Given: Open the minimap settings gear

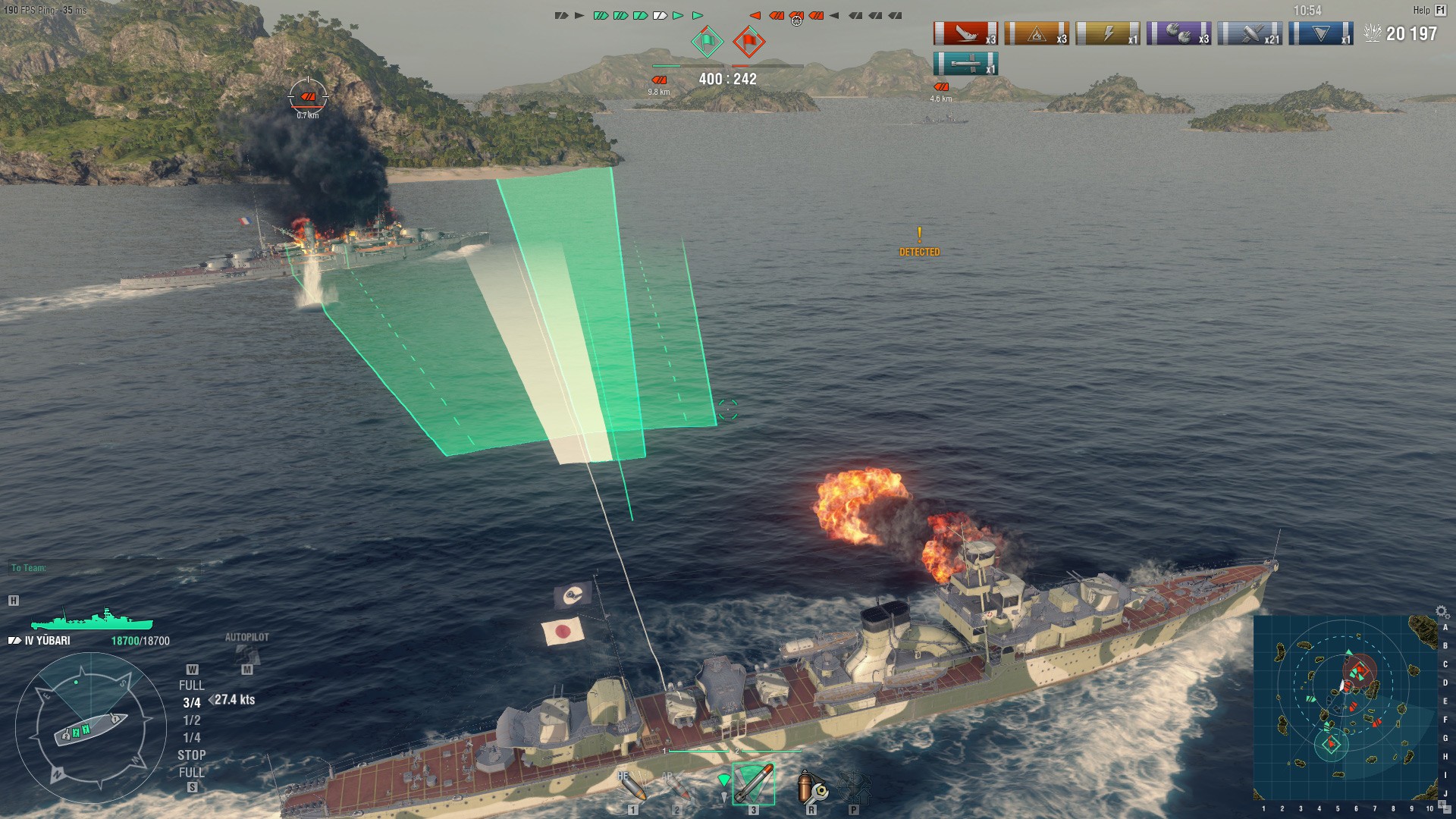Looking at the screenshot, I should point(1442,612).
